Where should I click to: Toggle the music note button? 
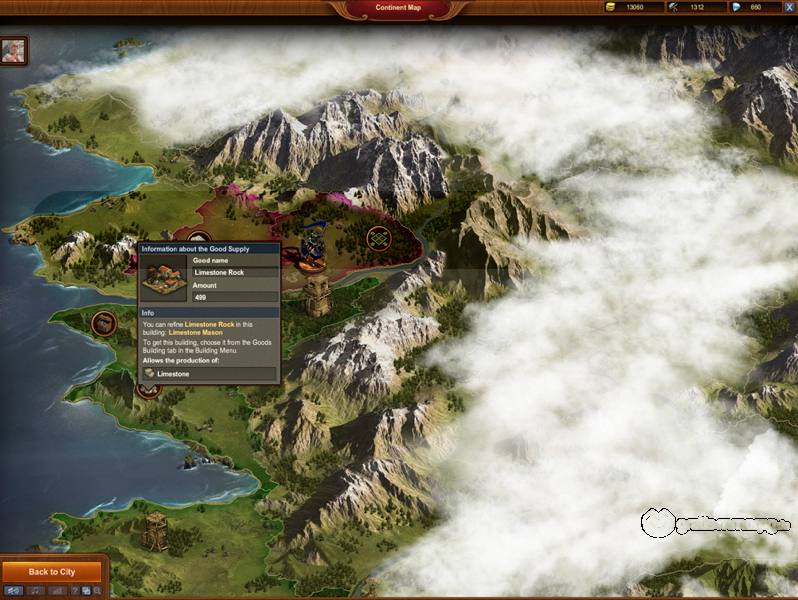35,591
